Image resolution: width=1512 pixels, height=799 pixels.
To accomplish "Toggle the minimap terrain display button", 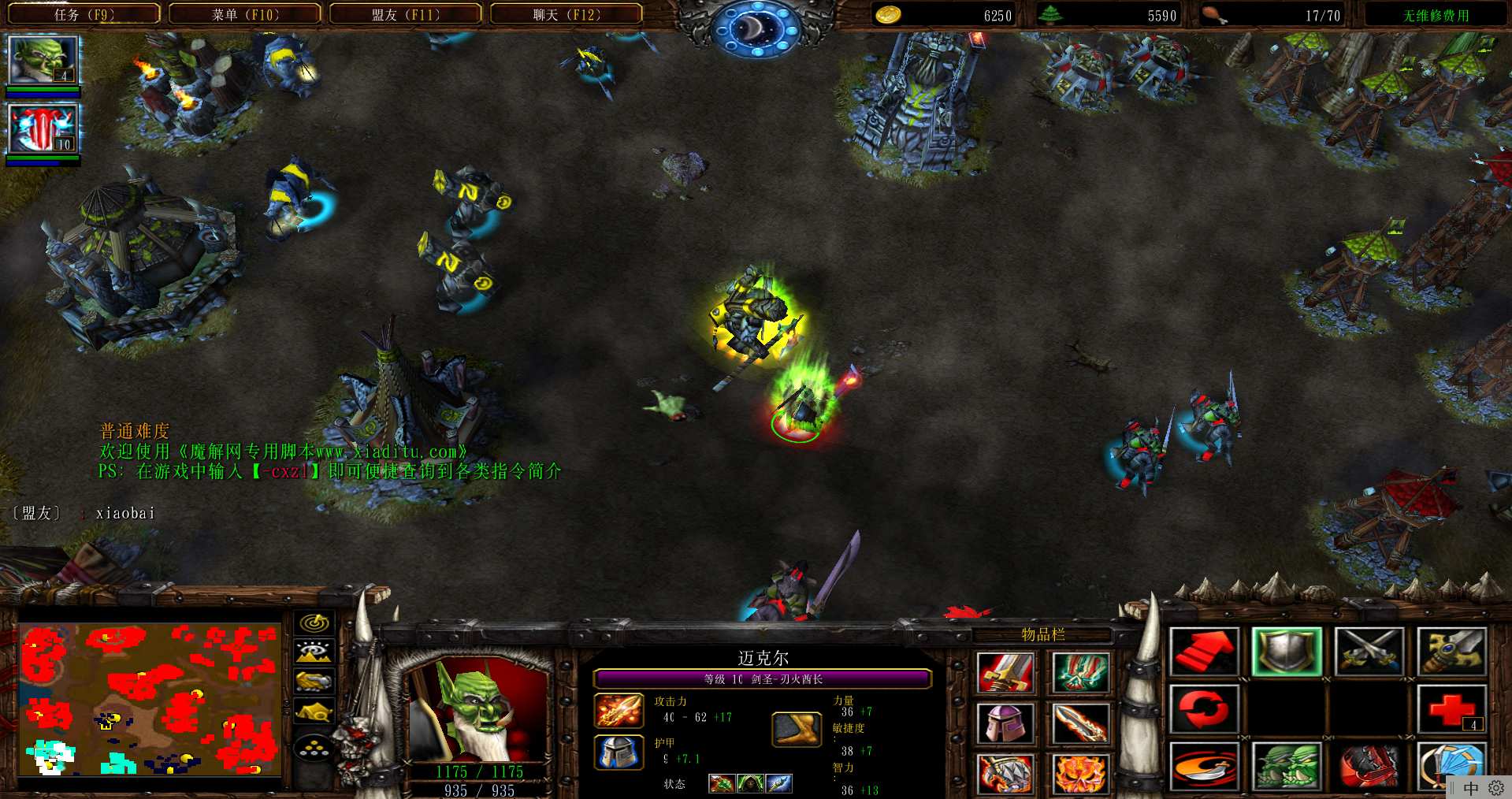I will point(314,652).
